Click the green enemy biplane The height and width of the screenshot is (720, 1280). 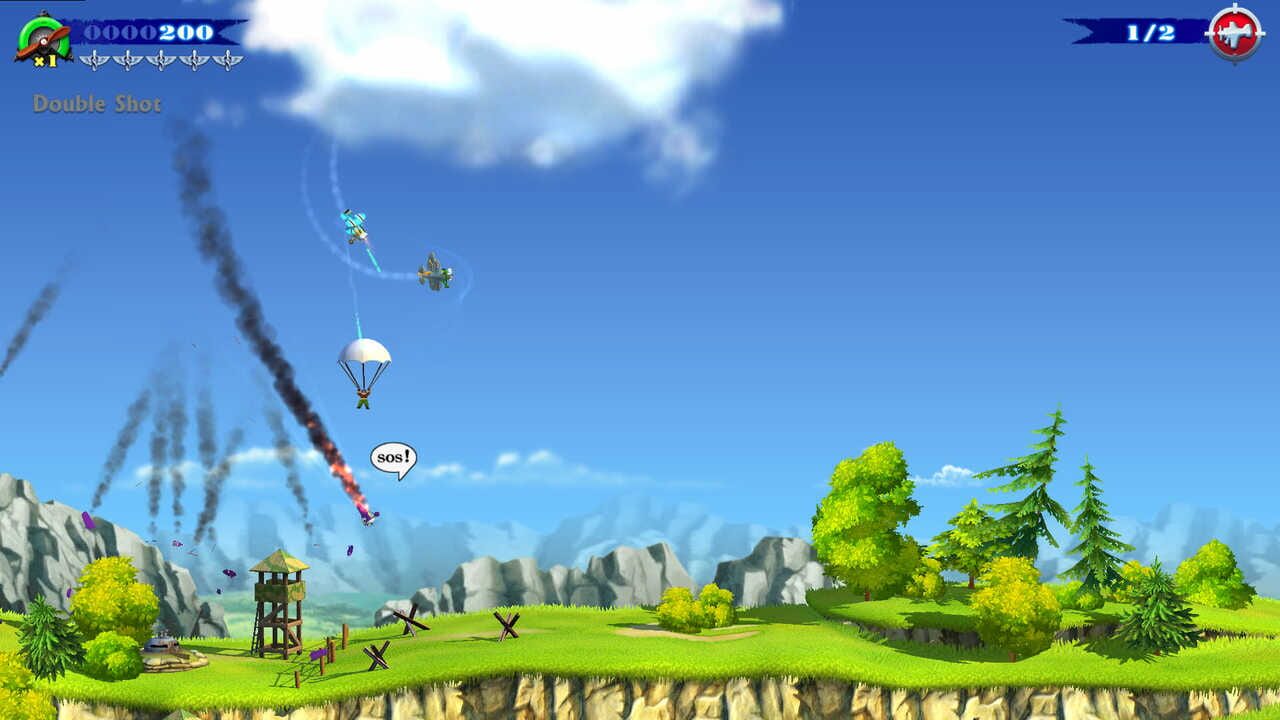[x=434, y=270]
